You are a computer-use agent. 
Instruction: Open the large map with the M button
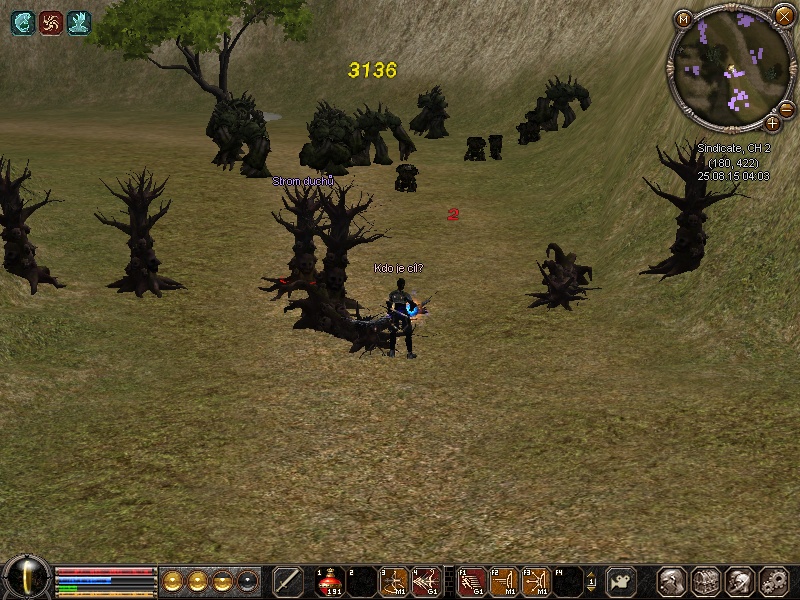[x=684, y=19]
